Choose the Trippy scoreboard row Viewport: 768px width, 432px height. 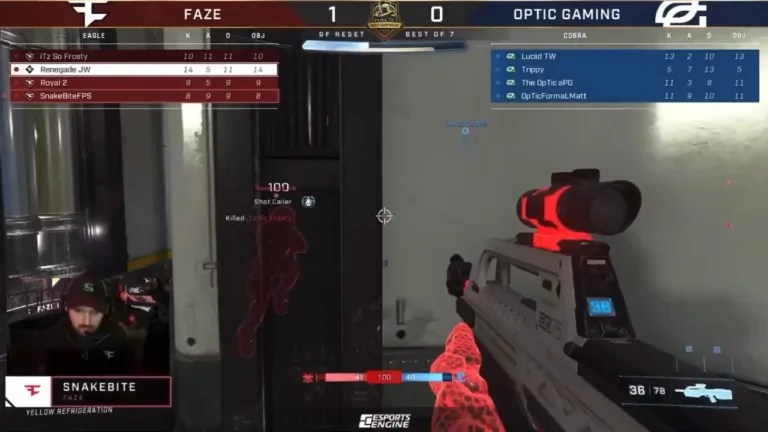(618, 69)
